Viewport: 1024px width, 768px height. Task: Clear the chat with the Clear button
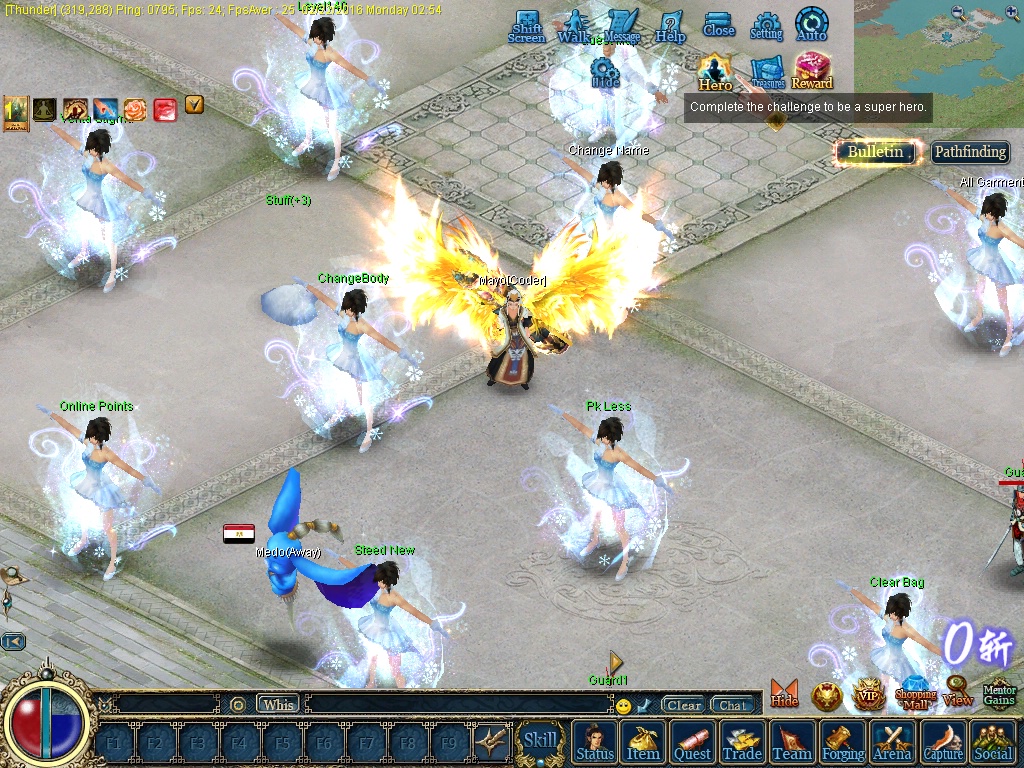click(684, 705)
